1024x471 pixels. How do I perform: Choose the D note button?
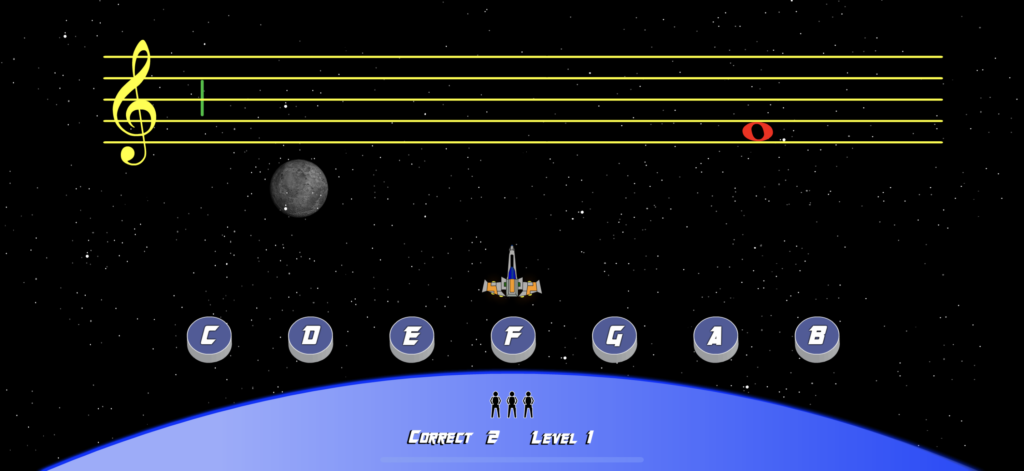click(x=310, y=337)
